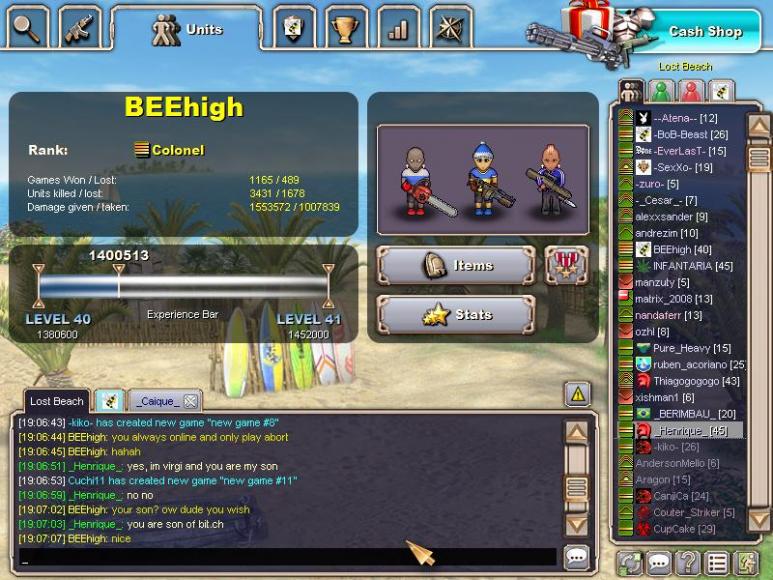This screenshot has width=773, height=580.
Task: Select the Lost Beach chat tab
Action: coord(56,401)
